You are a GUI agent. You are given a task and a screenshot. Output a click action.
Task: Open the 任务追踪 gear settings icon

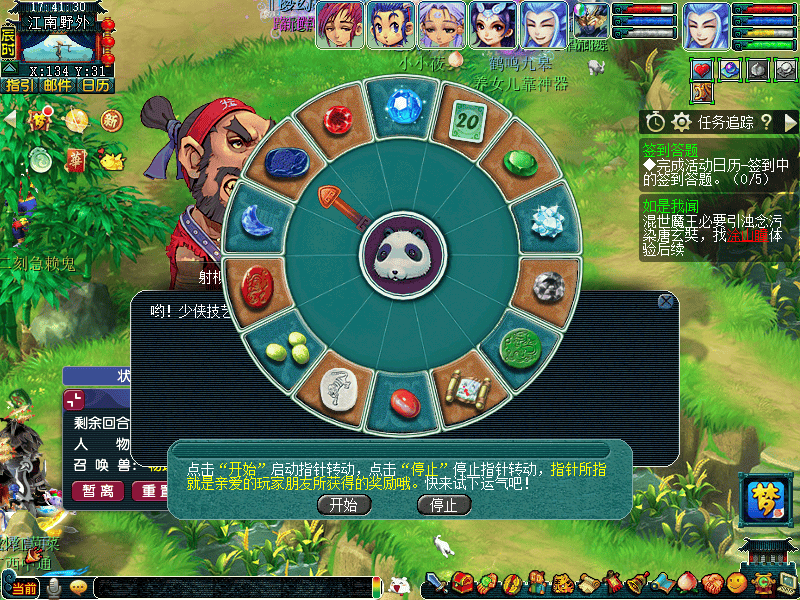[682, 122]
